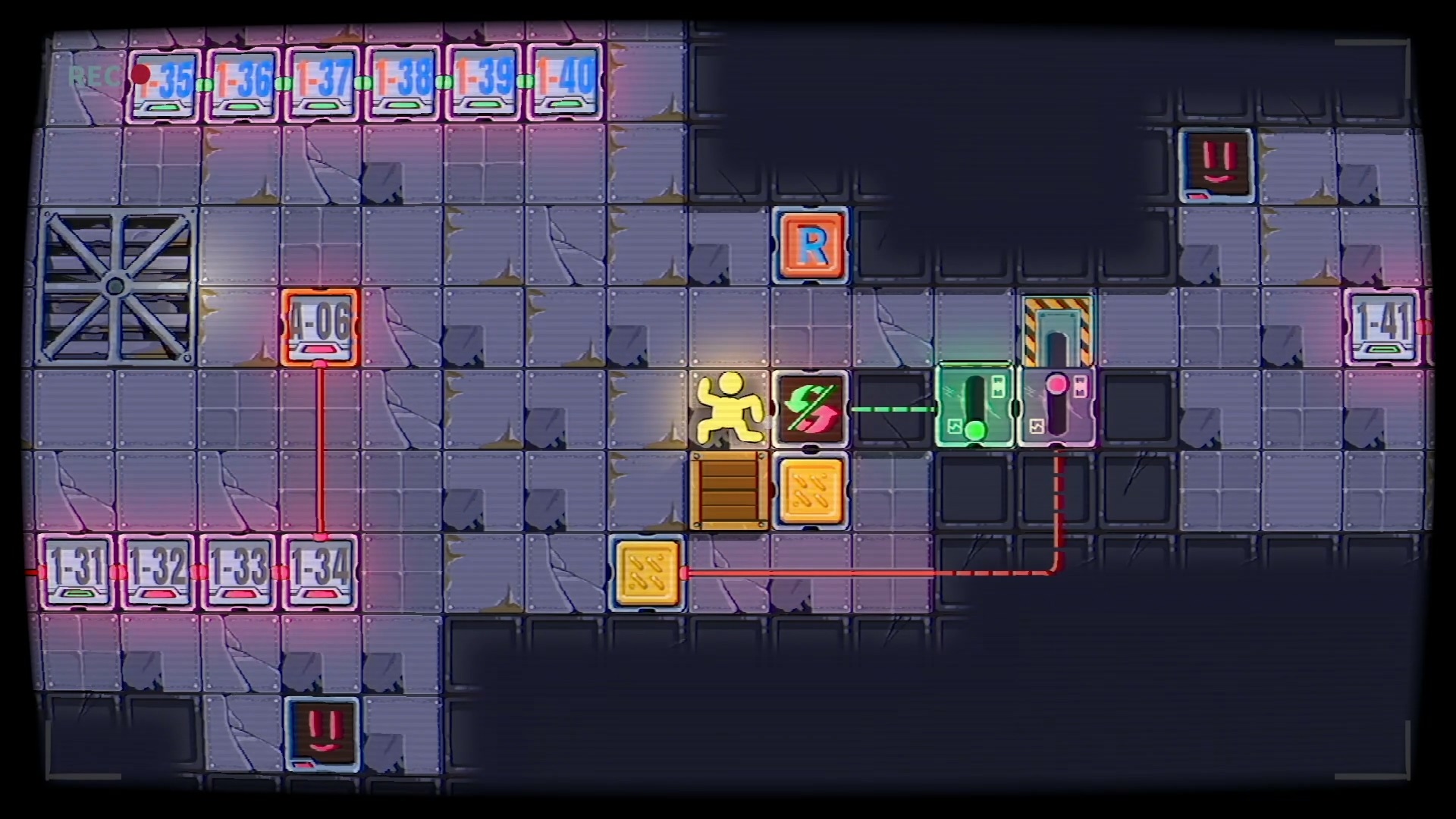Screen dimensions: 1456x819
Task: Select level tile 1-31
Action: (76, 572)
